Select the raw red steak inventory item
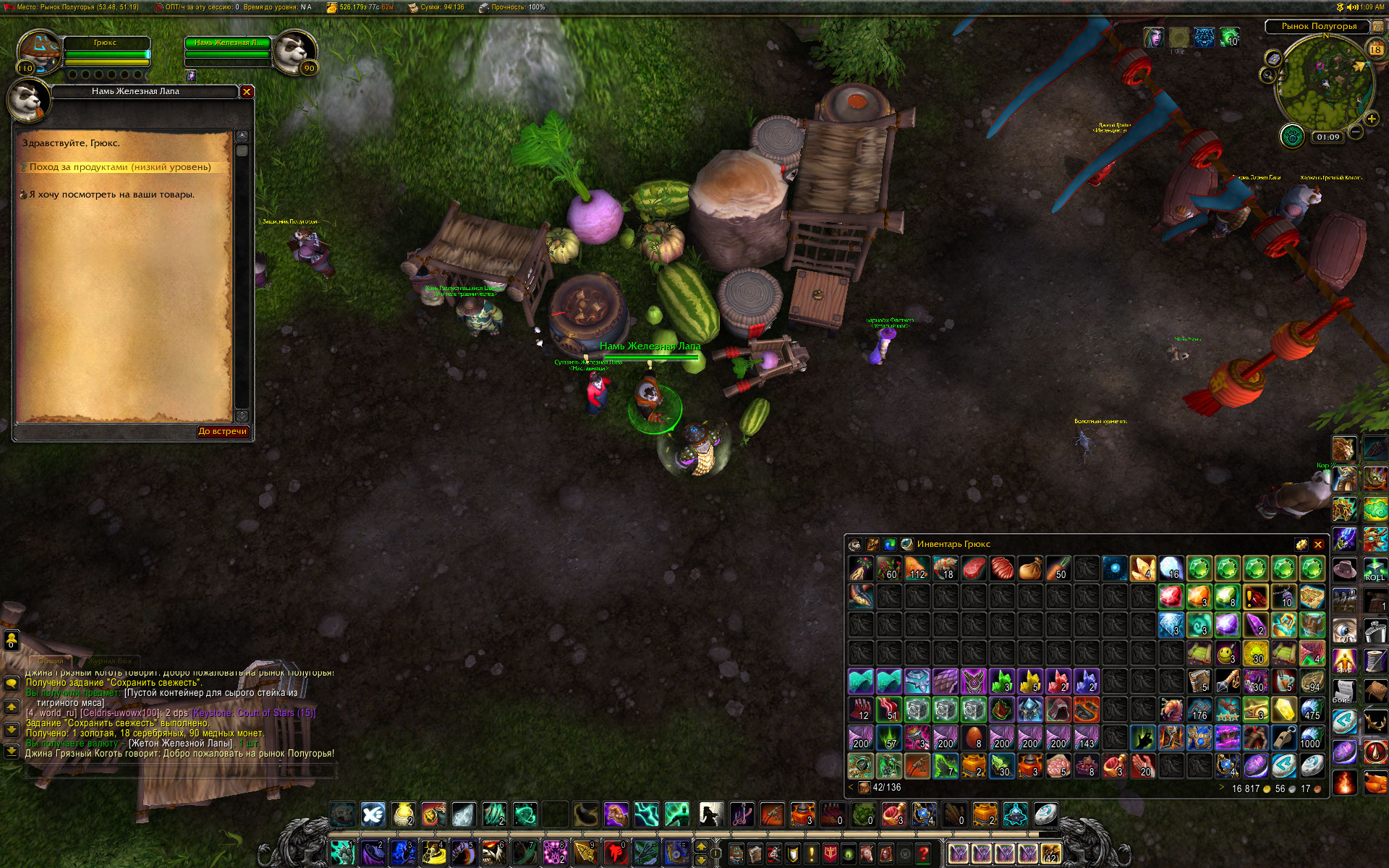The image size is (1389, 868). coord(974,569)
